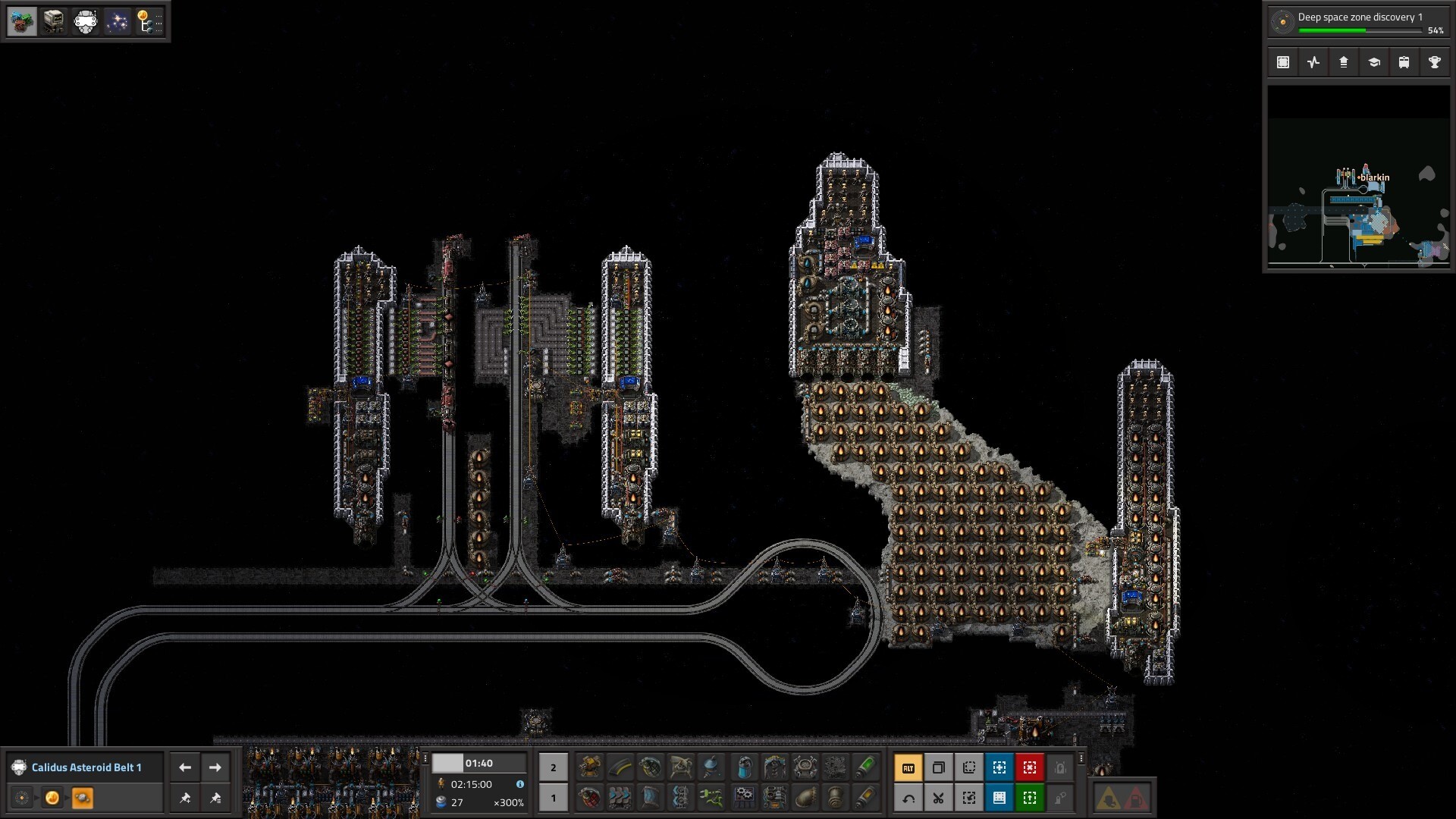This screenshot has height=819, width=1456.
Task: Open Calidus Asteroid Belt 1 zone label
Action: [86, 767]
